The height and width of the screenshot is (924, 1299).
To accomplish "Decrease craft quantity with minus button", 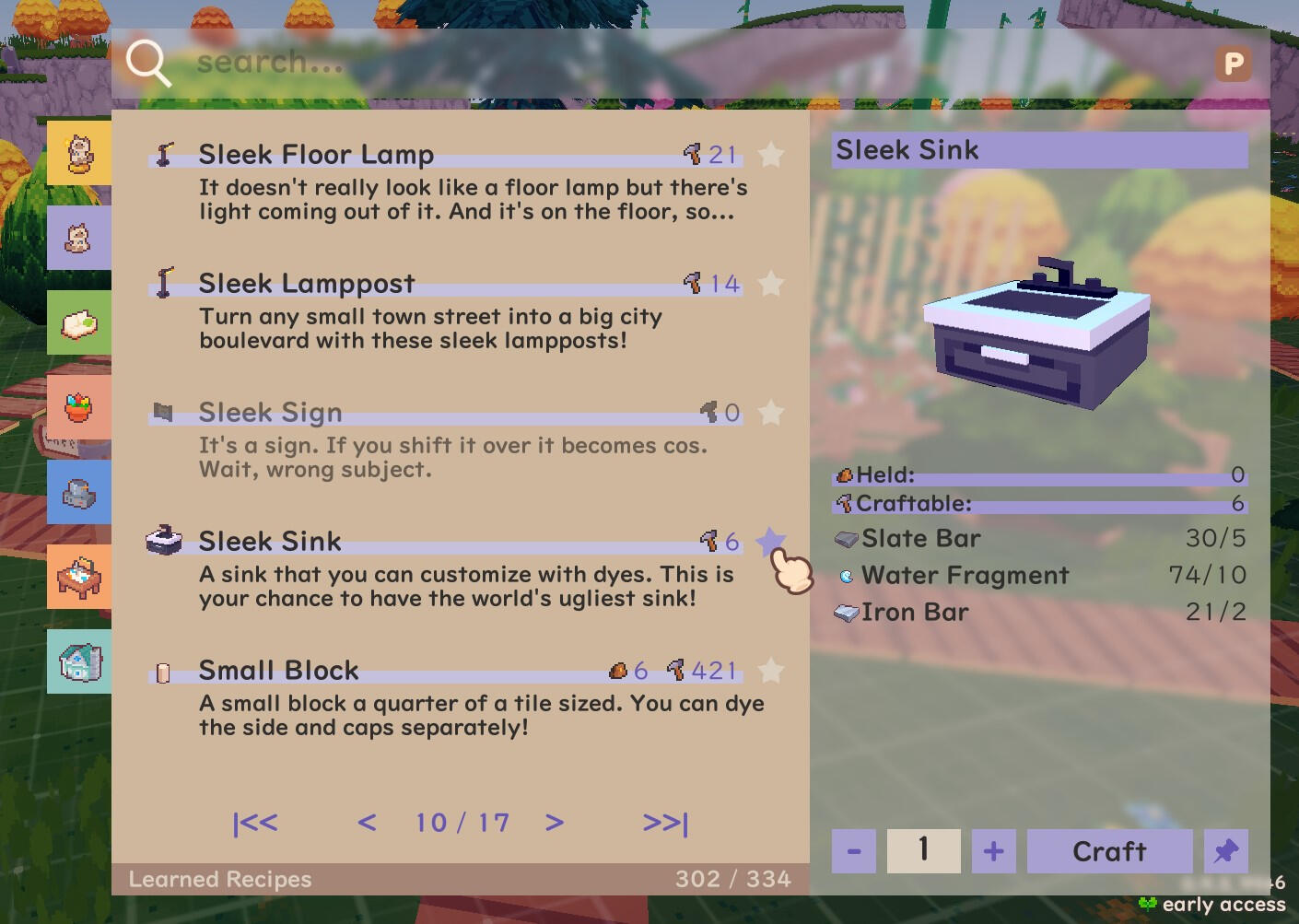I will 854,851.
